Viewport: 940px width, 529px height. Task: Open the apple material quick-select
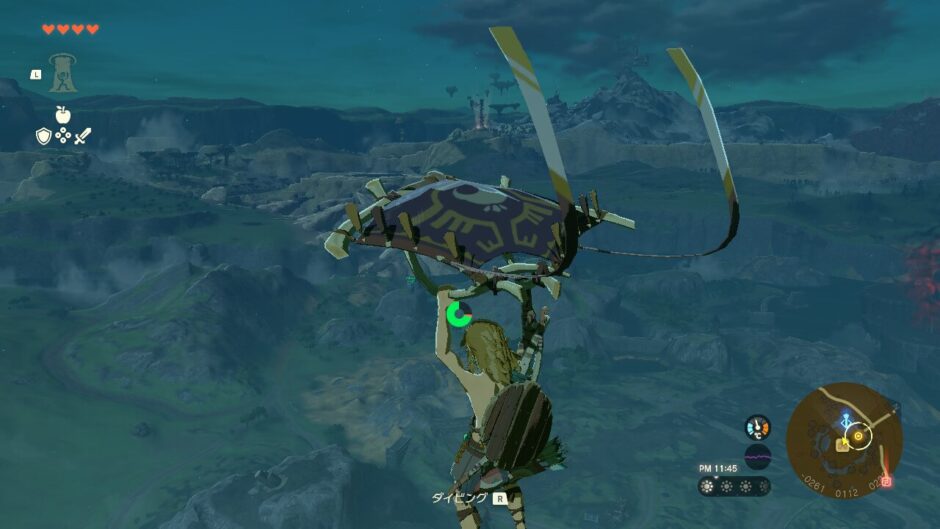click(x=62, y=115)
